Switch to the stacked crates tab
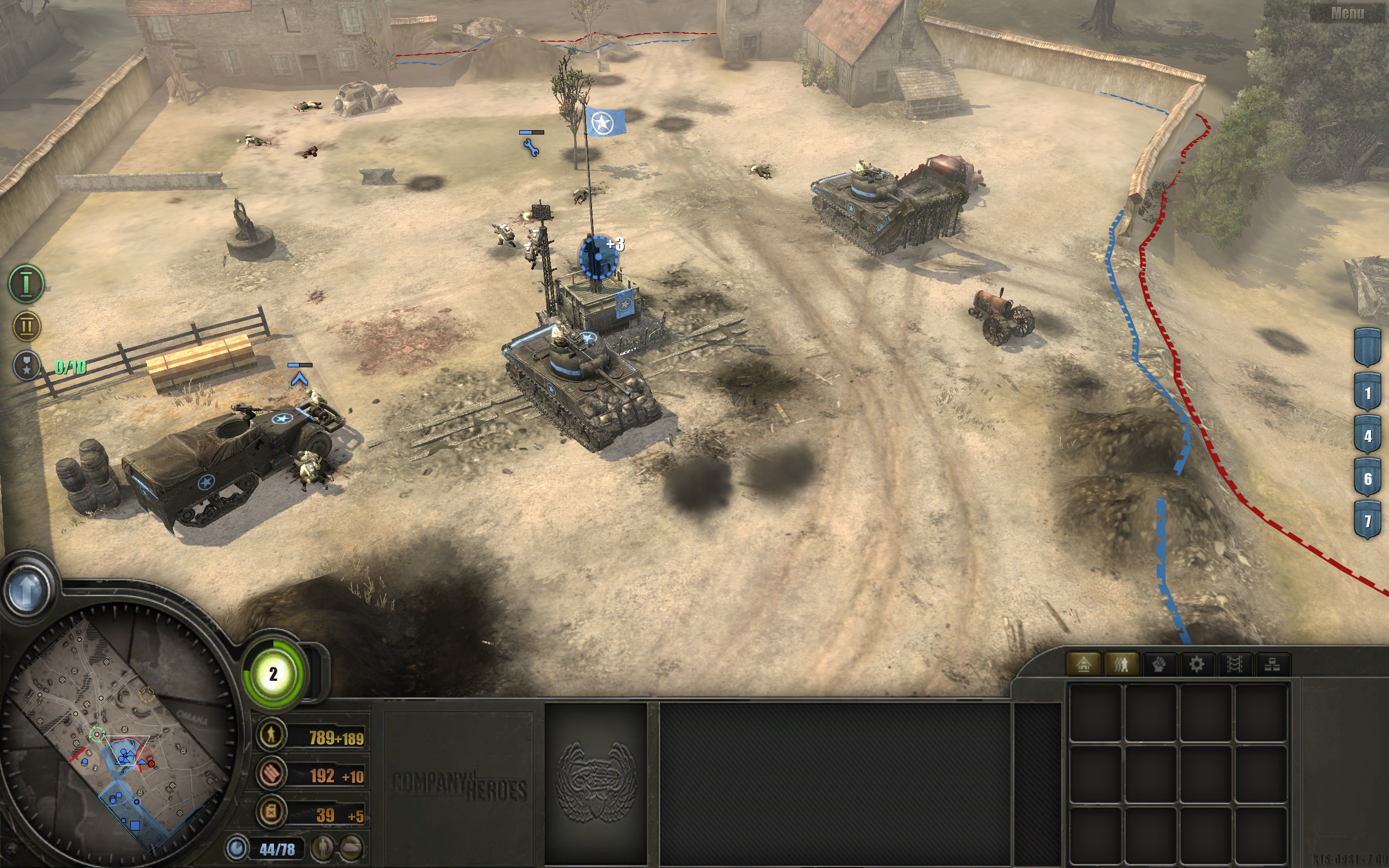This screenshot has width=1389, height=868. pyautogui.click(x=1272, y=664)
